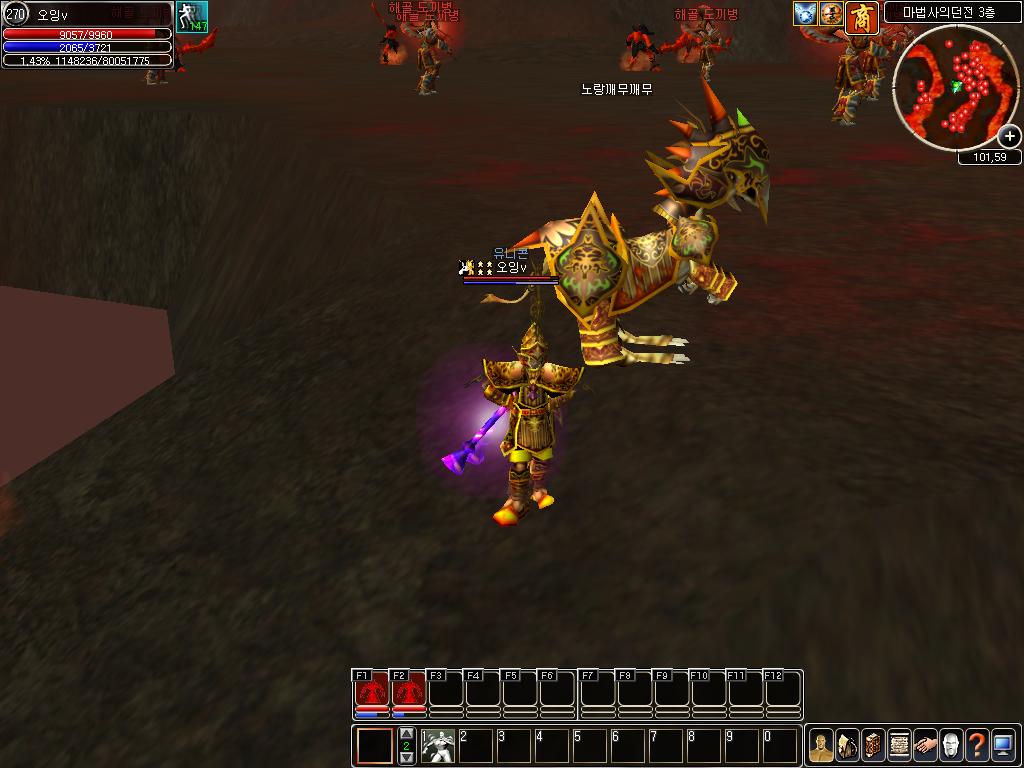Open the question mark help button

977,746
